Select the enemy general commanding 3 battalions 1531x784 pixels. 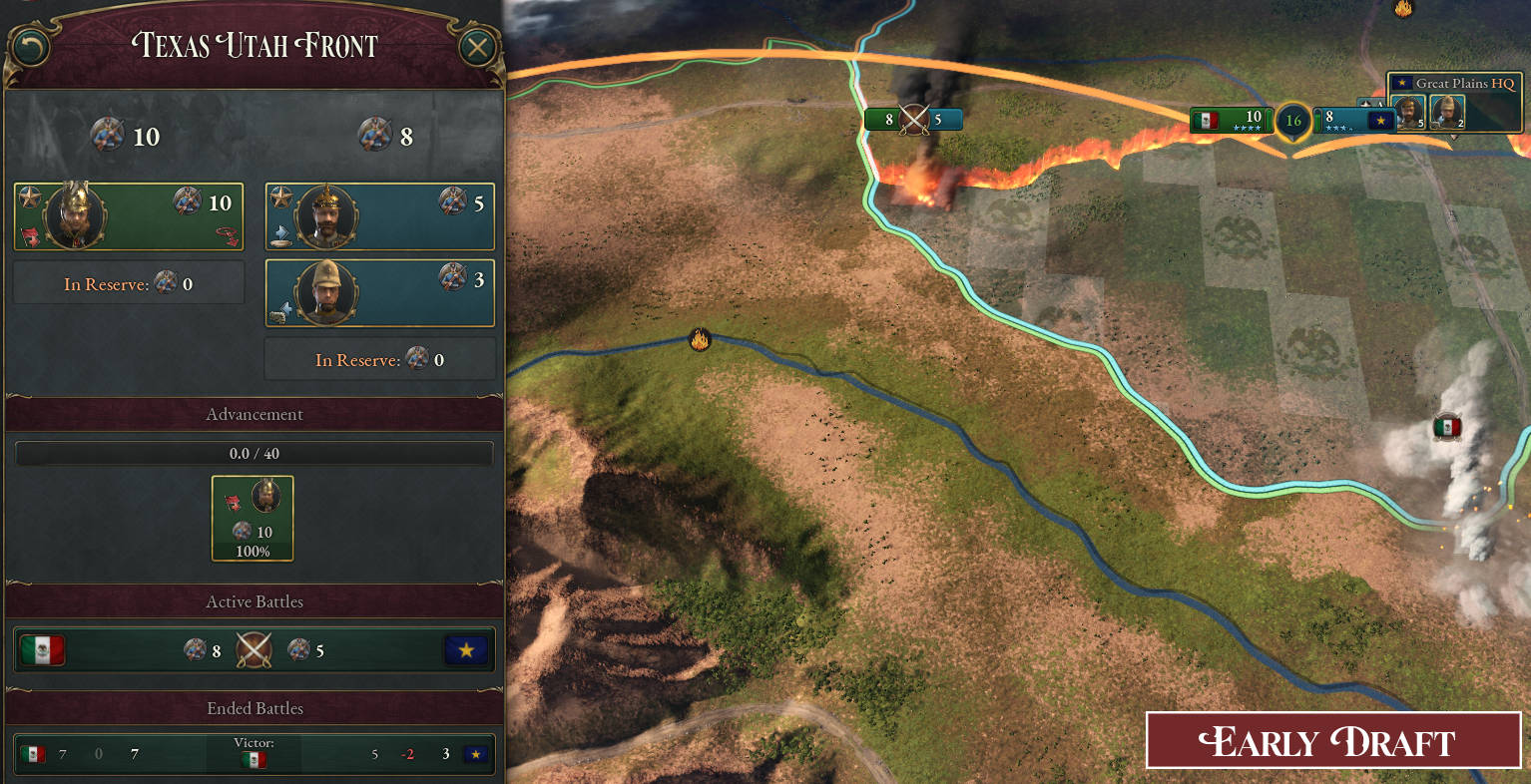(x=379, y=293)
